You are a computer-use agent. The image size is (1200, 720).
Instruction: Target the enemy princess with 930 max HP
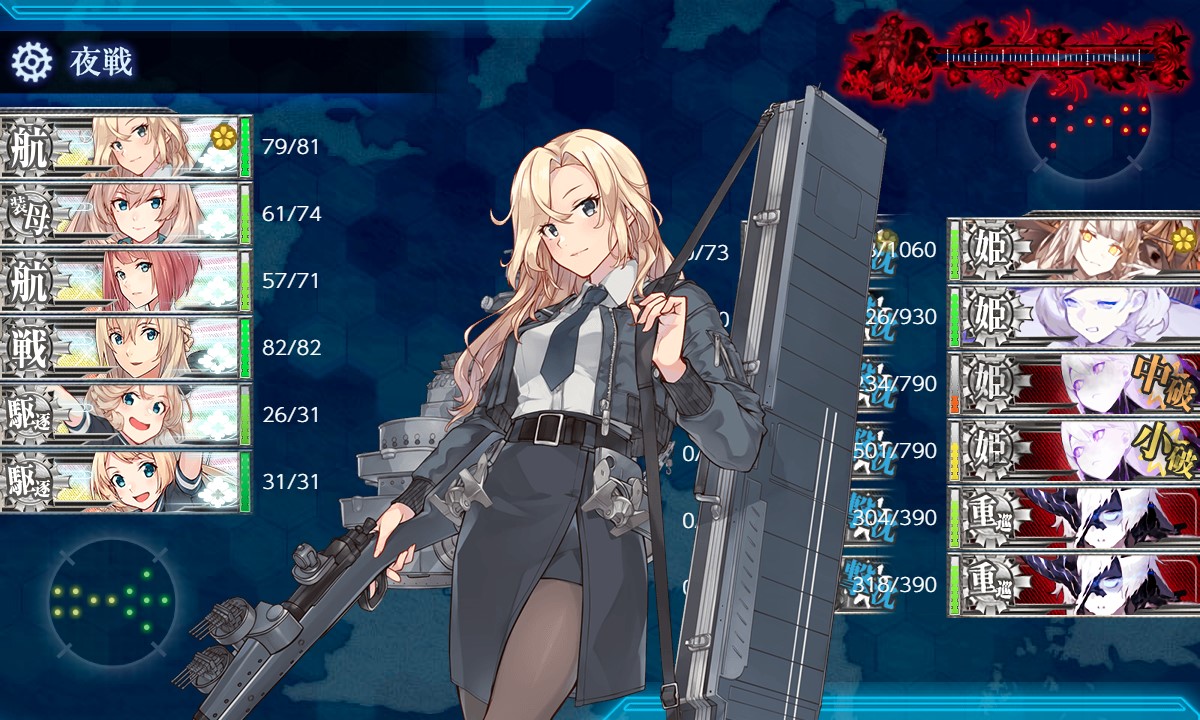1075,316
